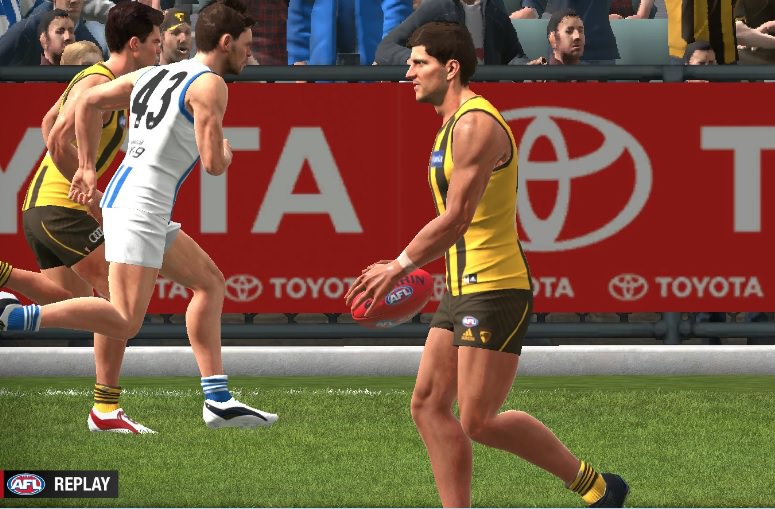This screenshot has width=775, height=509.
Task: Click the AFL Replay badge
Action: click(59, 484)
